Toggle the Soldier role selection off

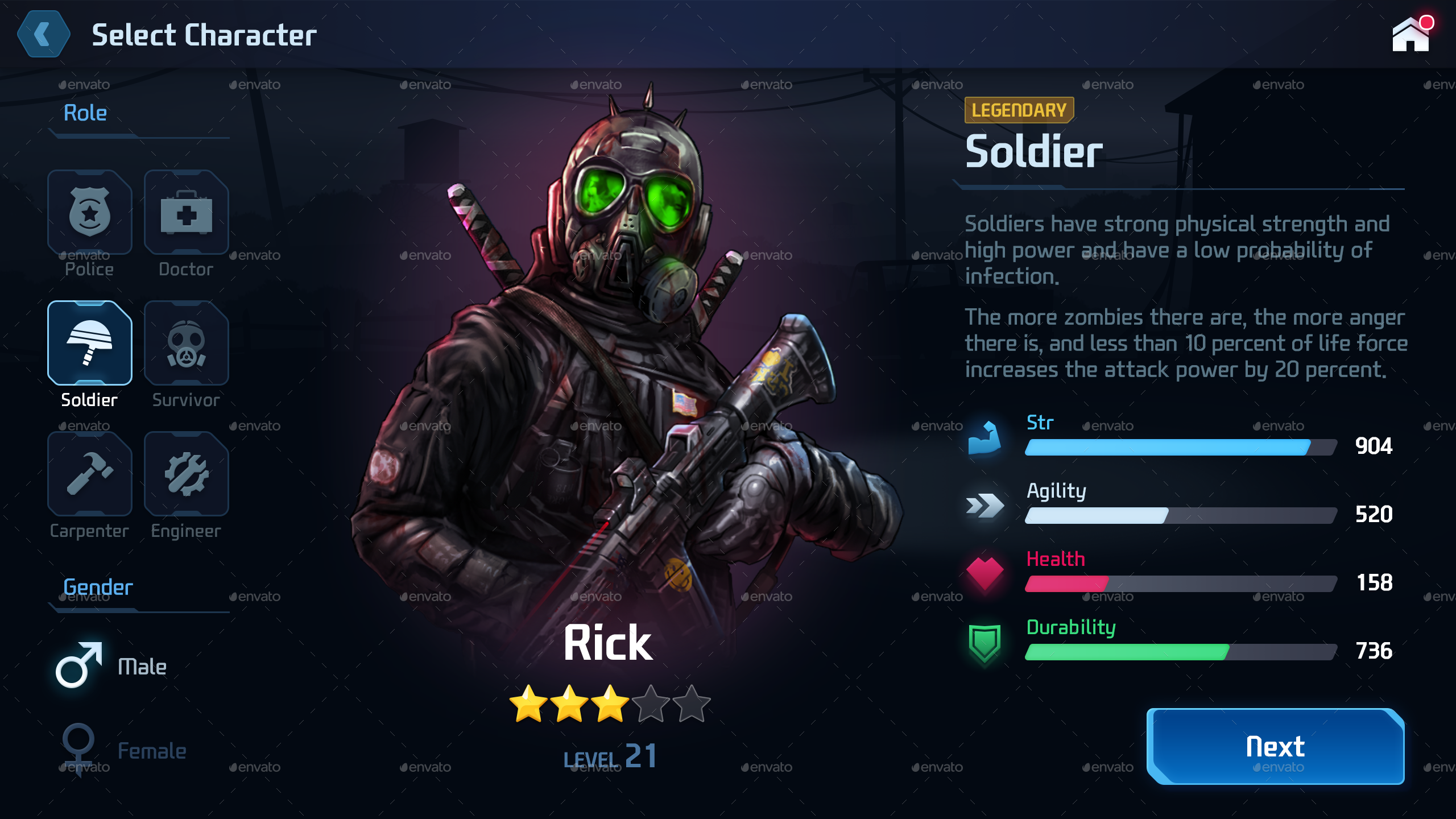click(89, 342)
